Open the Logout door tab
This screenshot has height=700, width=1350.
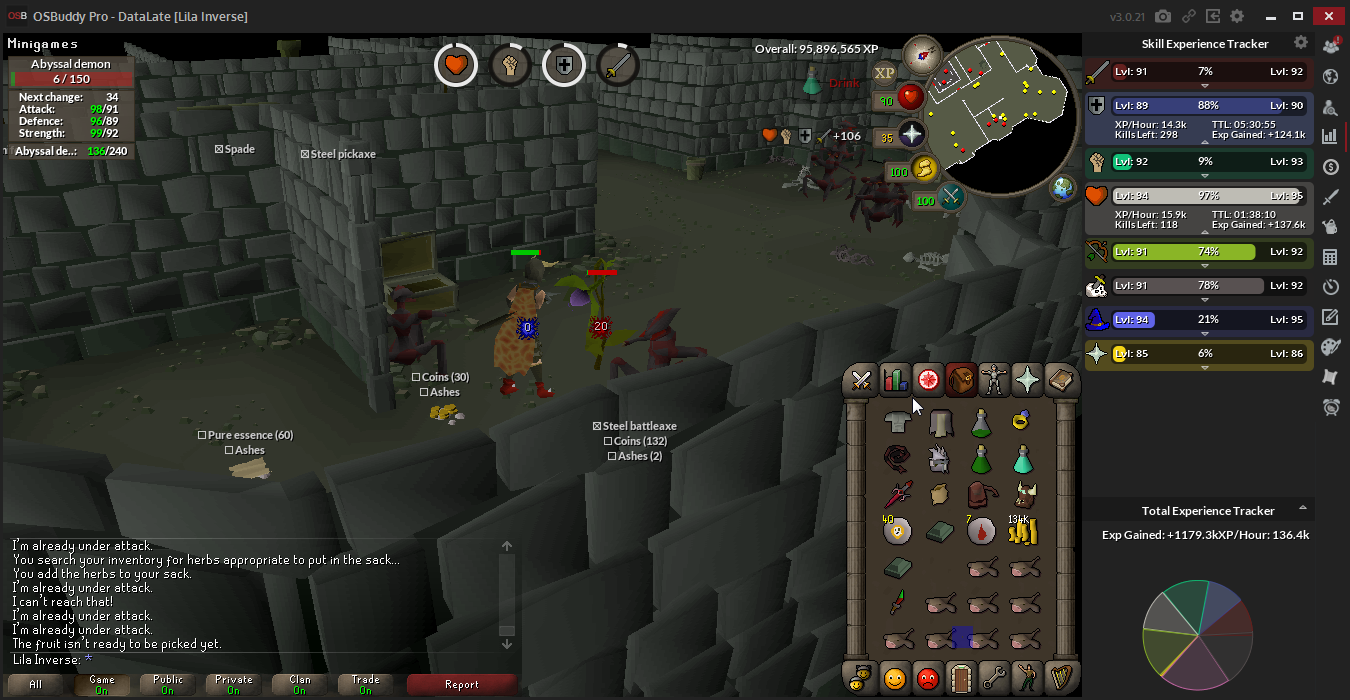pos(961,678)
